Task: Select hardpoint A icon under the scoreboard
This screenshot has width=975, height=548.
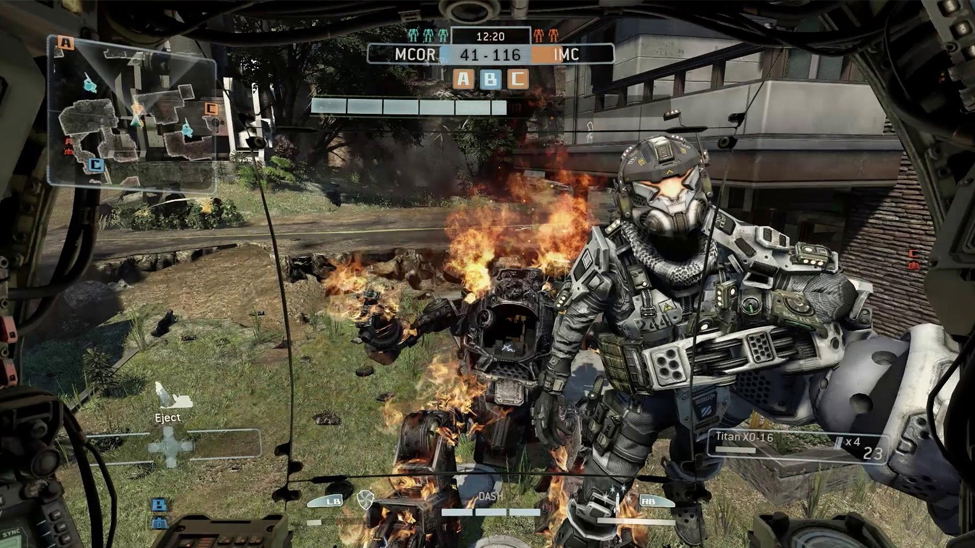Action: (x=464, y=79)
